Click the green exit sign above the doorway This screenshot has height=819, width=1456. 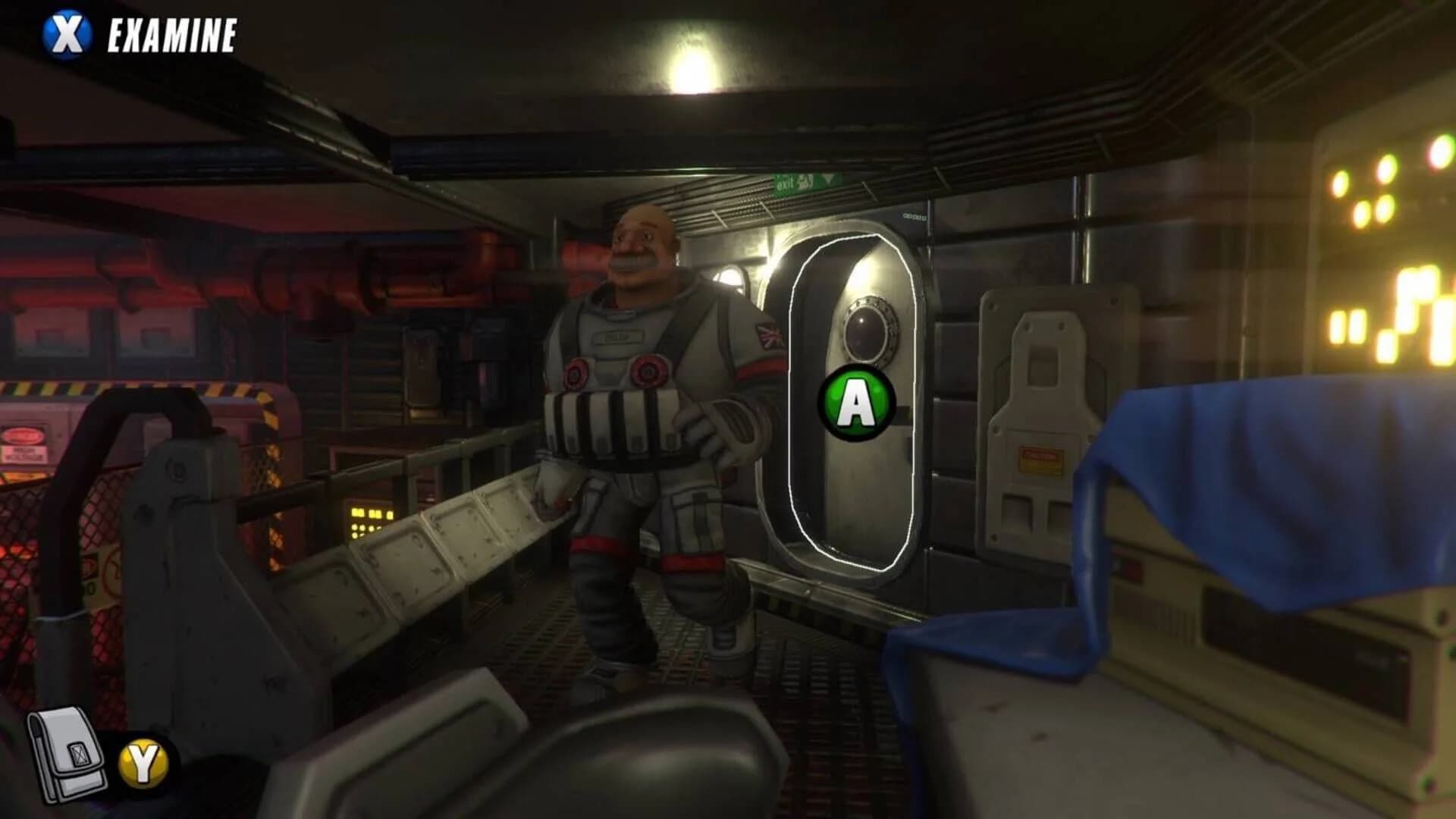point(806,182)
